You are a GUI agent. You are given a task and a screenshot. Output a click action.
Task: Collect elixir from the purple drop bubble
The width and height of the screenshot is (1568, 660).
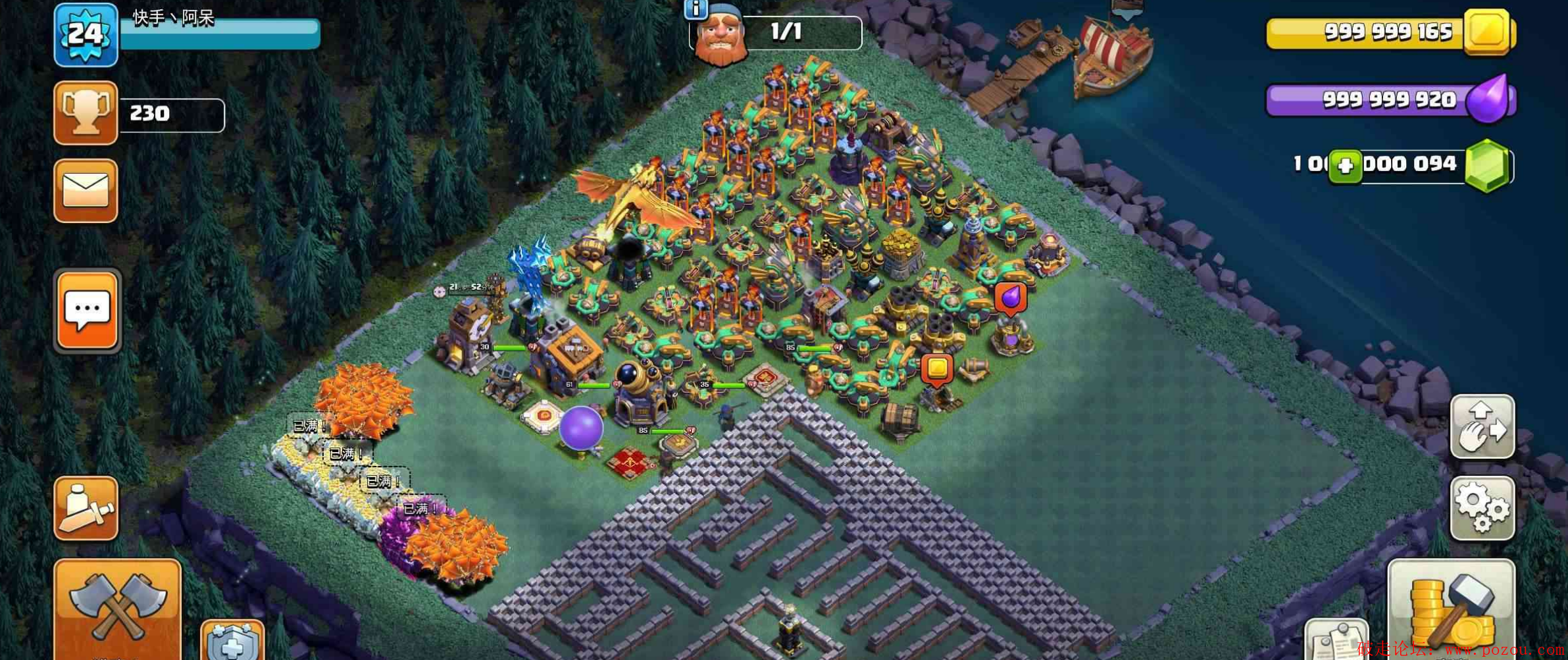pyautogui.click(x=1011, y=297)
